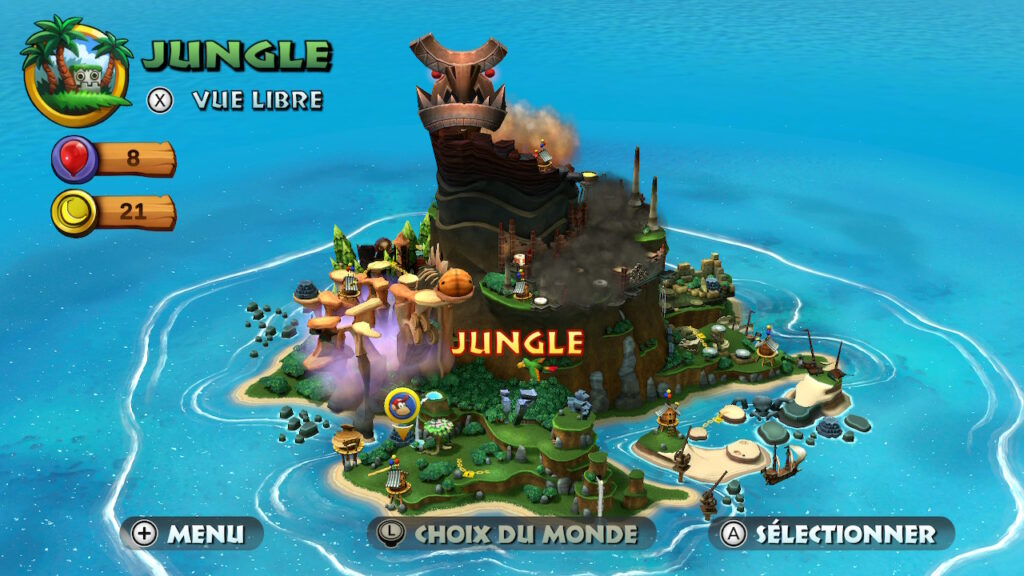Click the Jungle world emblem badge

pos(76,72)
